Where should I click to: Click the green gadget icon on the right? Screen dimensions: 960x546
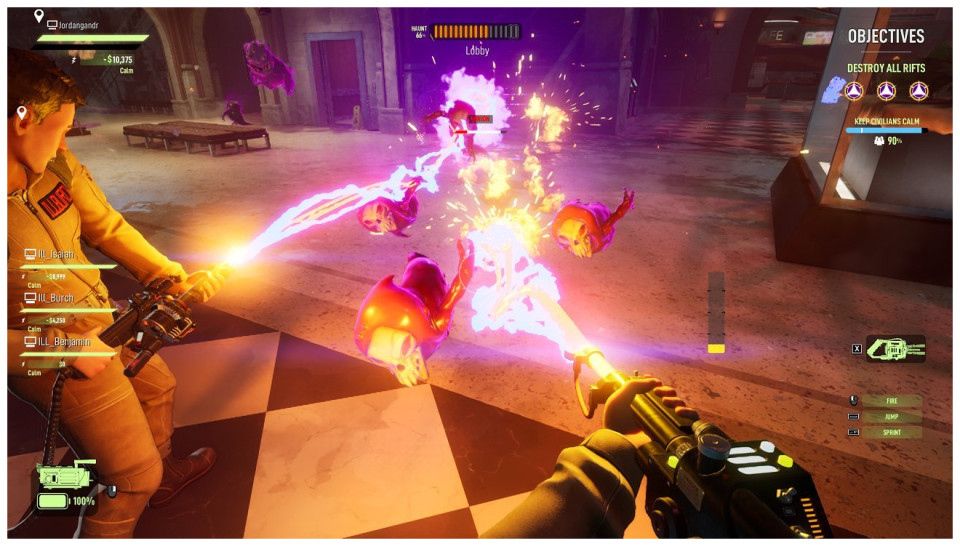(x=896, y=348)
